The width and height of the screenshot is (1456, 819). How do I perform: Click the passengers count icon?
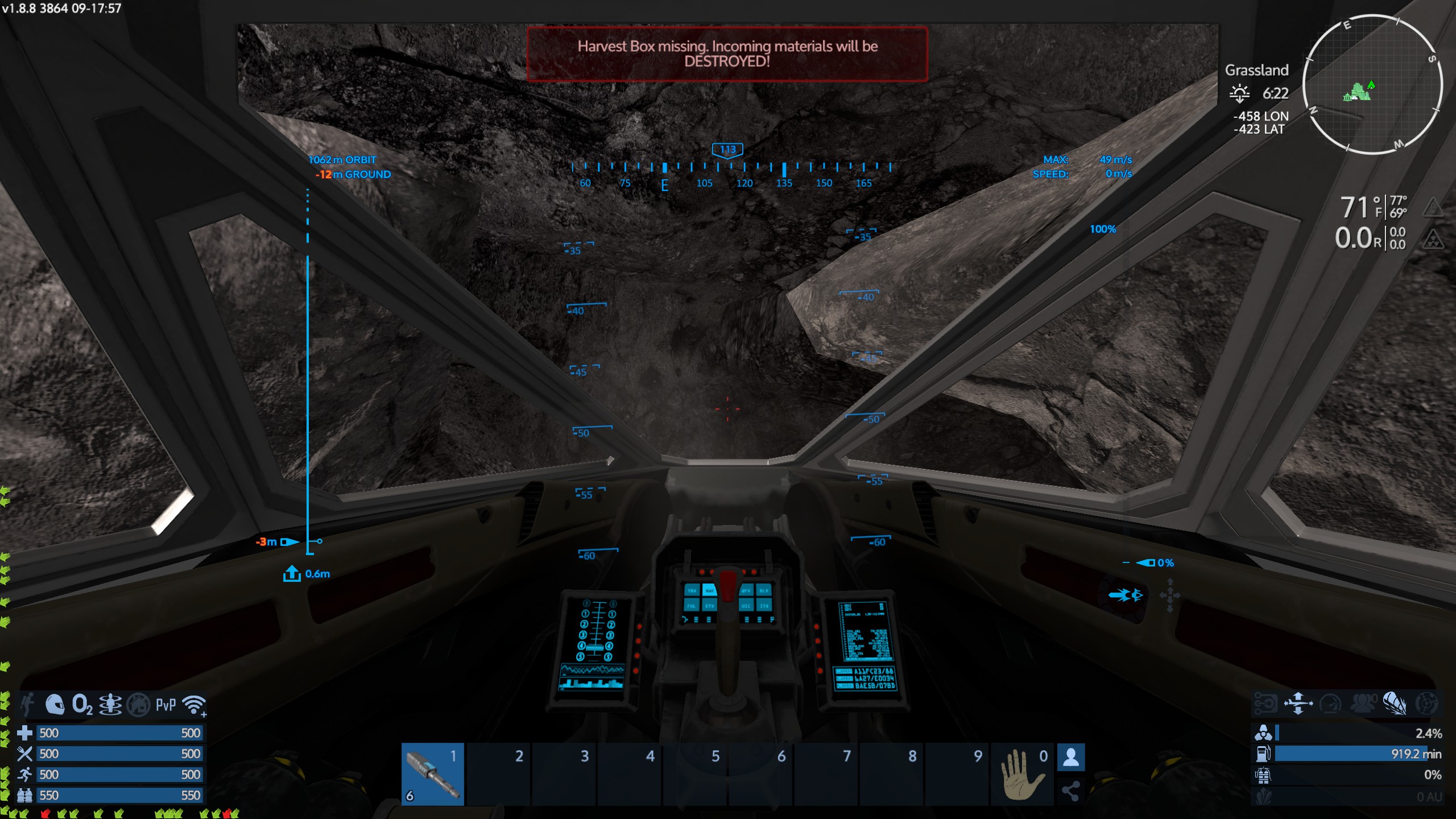(1363, 704)
